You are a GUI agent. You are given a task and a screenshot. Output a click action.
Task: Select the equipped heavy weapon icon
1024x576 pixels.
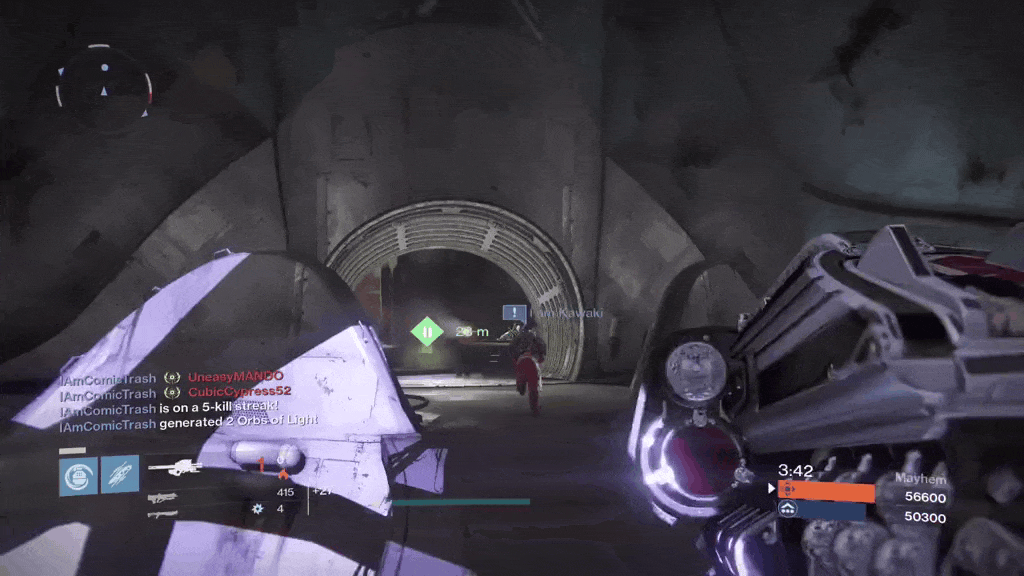pyautogui.click(x=174, y=467)
